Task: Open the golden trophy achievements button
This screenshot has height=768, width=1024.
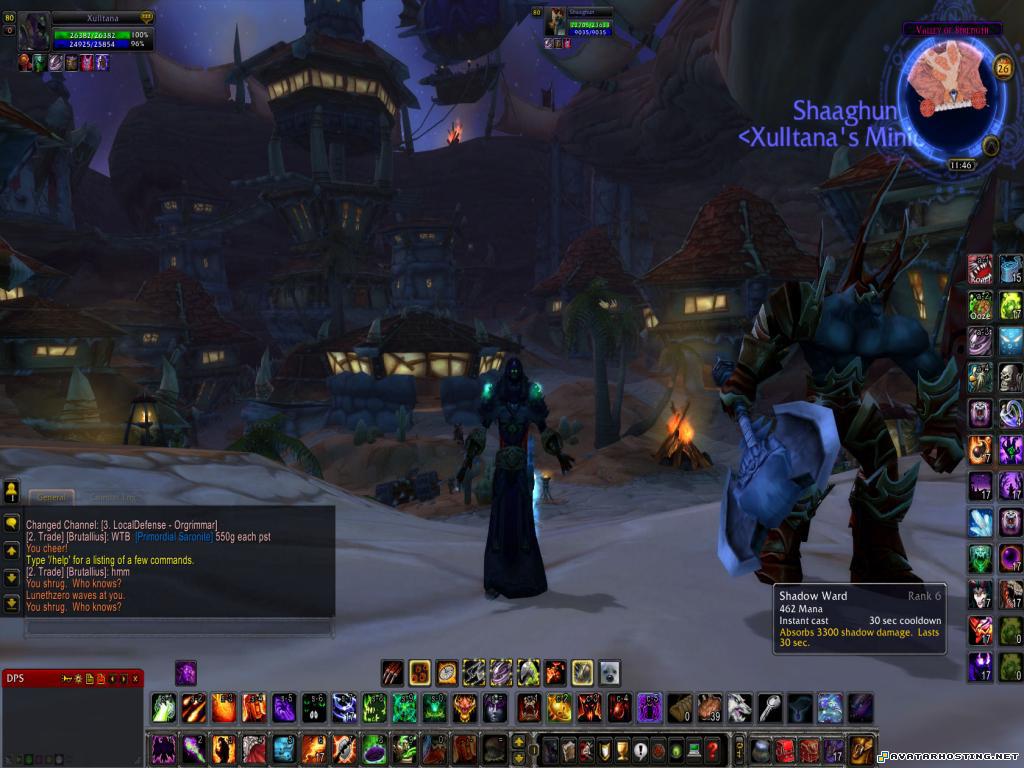Action: pos(622,749)
